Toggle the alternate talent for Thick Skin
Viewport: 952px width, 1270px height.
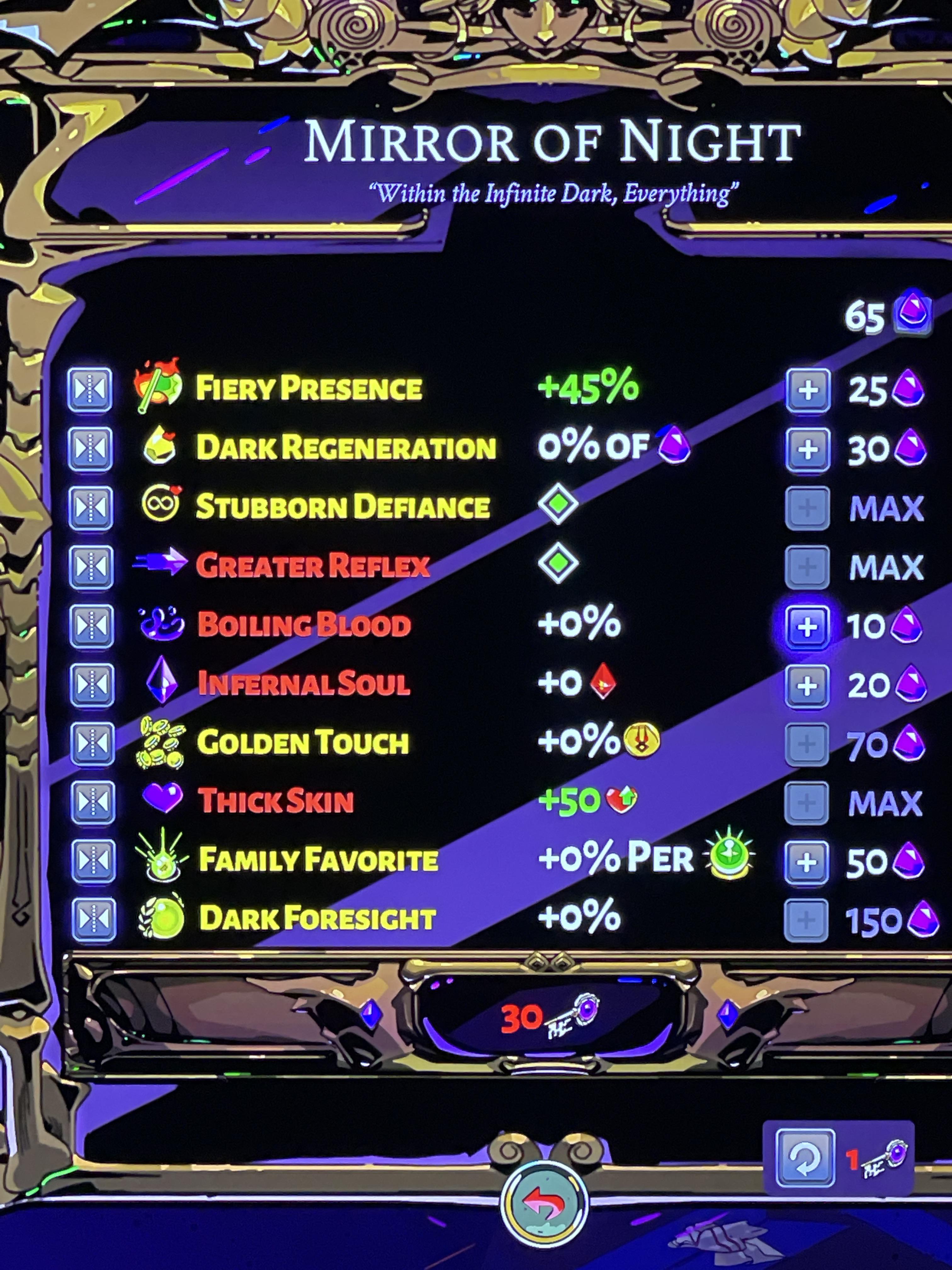pos(92,802)
